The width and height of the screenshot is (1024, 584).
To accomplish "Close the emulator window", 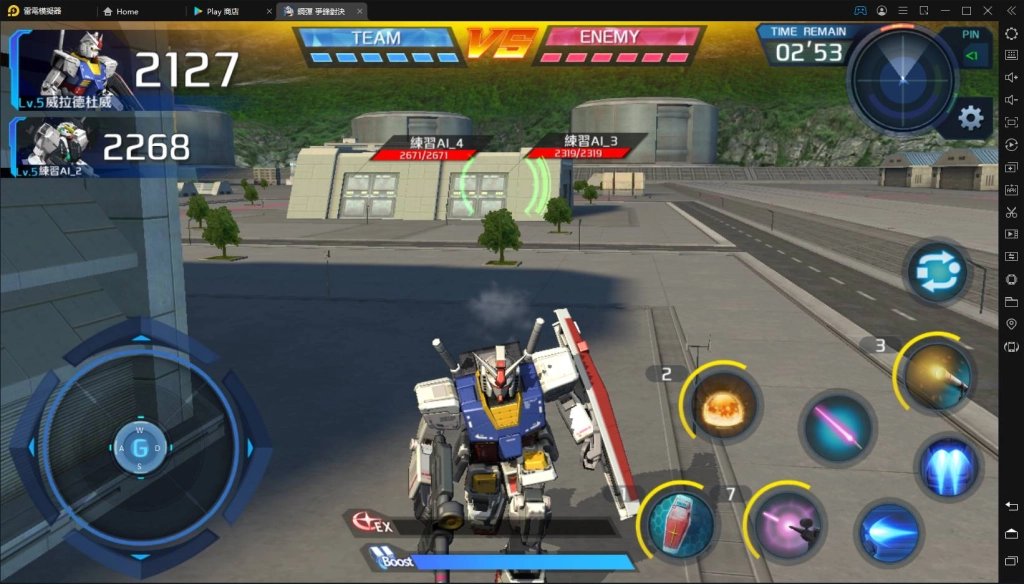I will click(x=988, y=11).
